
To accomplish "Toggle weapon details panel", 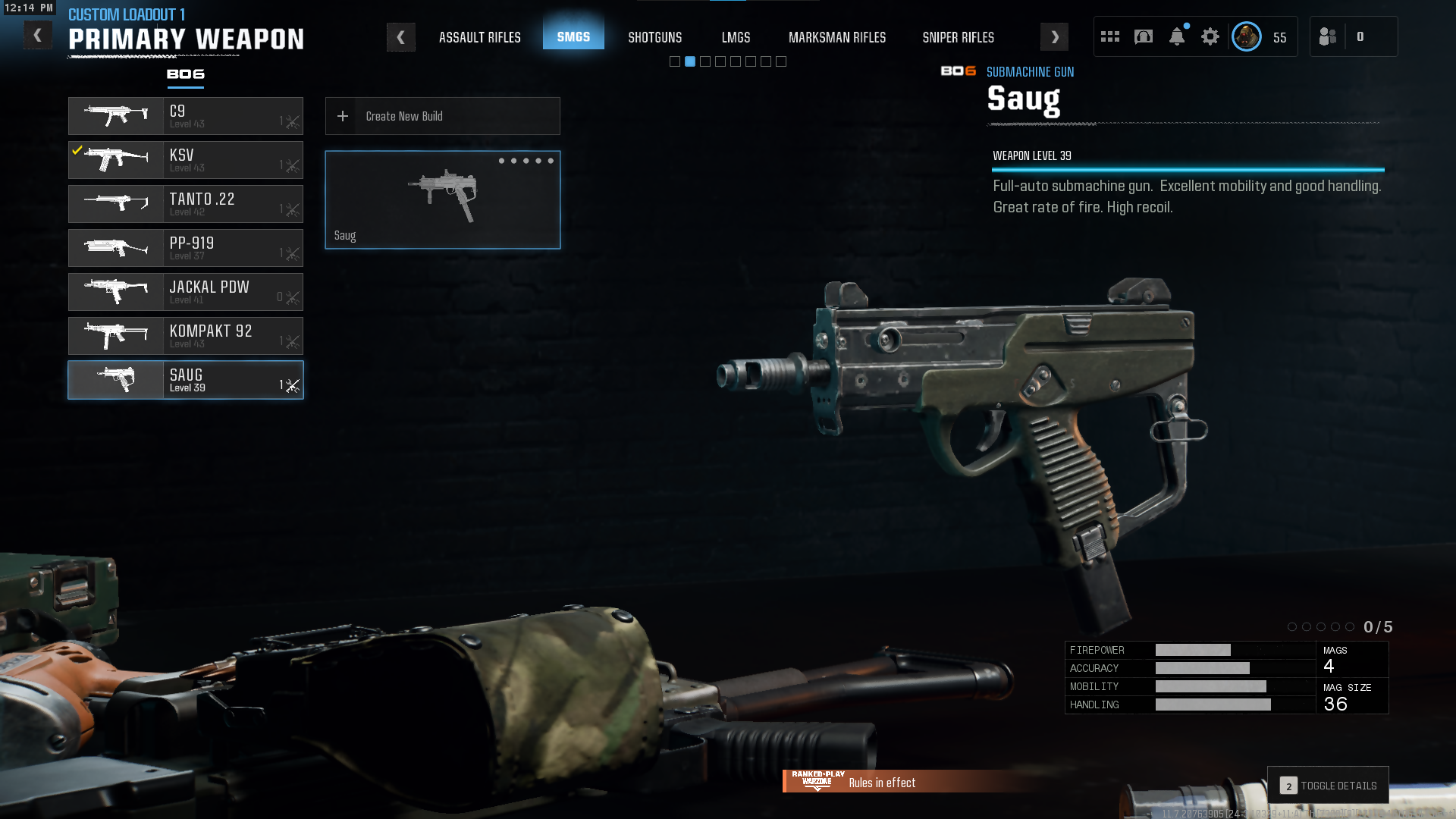I will click(x=1328, y=786).
